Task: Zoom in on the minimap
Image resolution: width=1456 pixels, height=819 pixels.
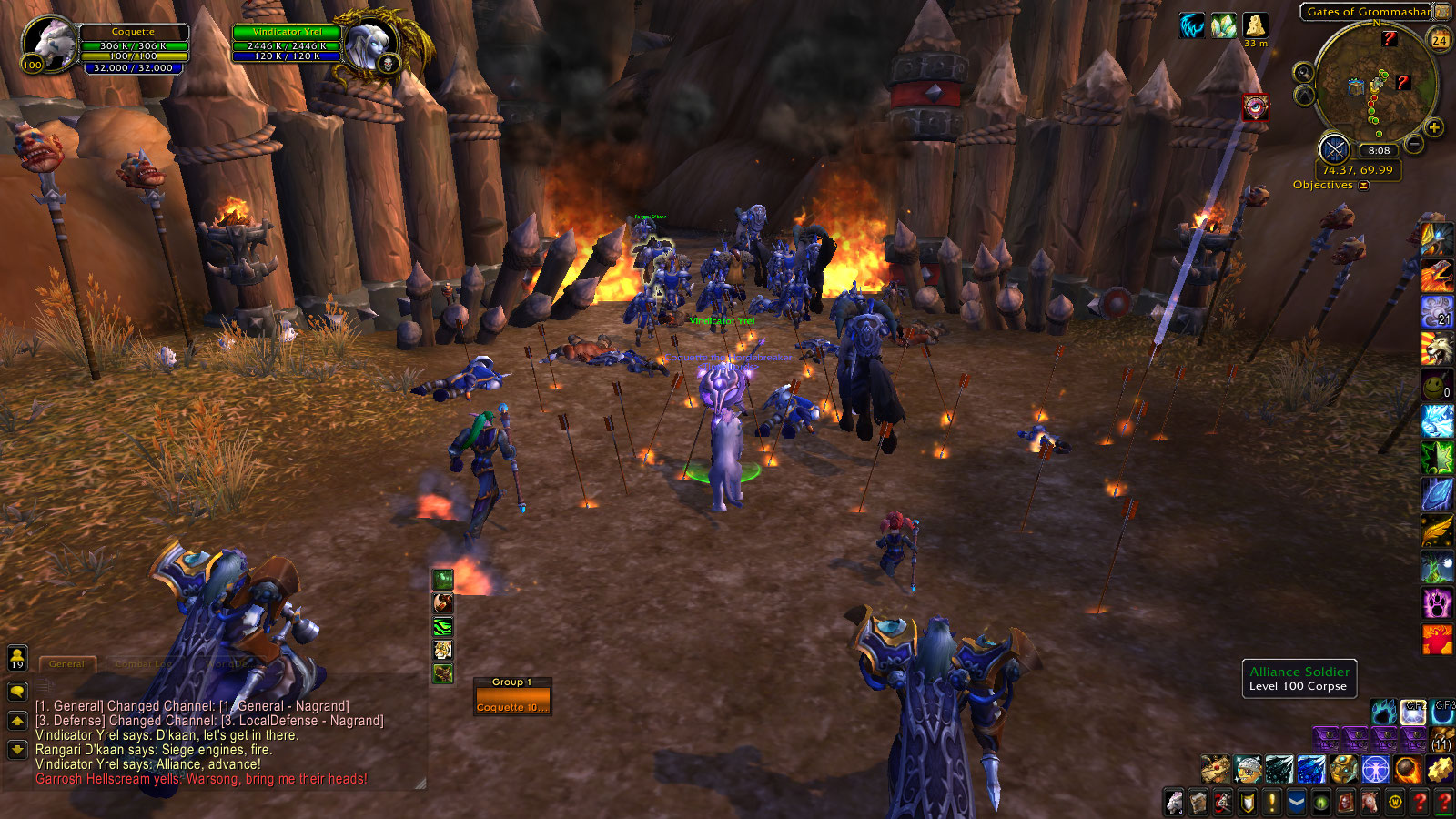Action: coord(1434,128)
